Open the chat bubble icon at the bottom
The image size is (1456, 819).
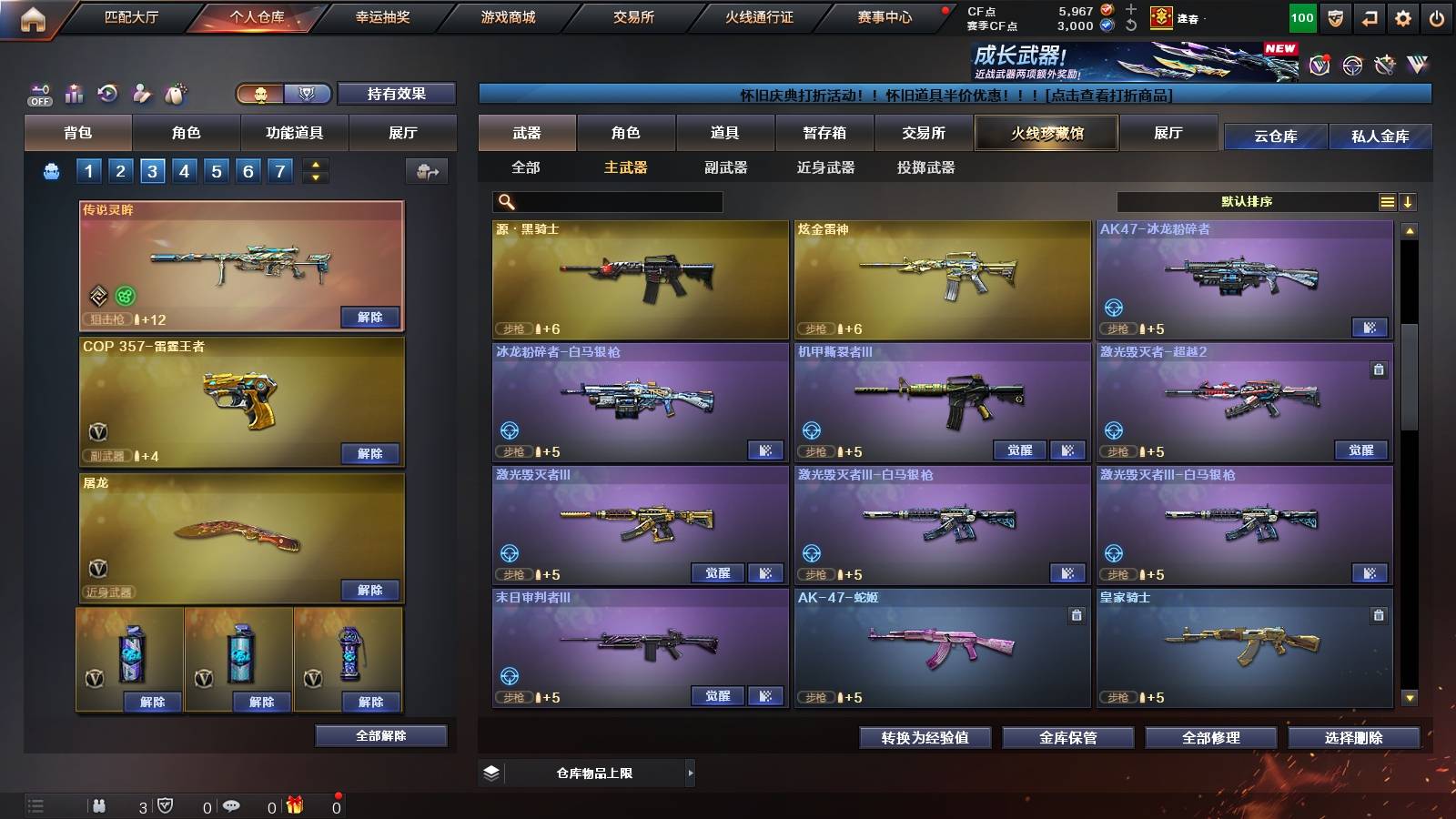230,804
